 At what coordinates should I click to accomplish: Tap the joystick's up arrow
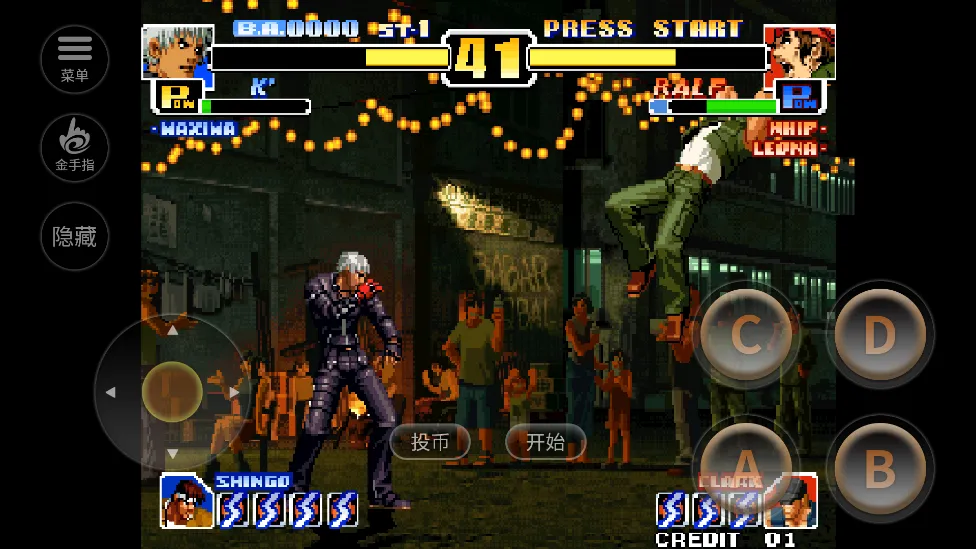pyautogui.click(x=172, y=329)
